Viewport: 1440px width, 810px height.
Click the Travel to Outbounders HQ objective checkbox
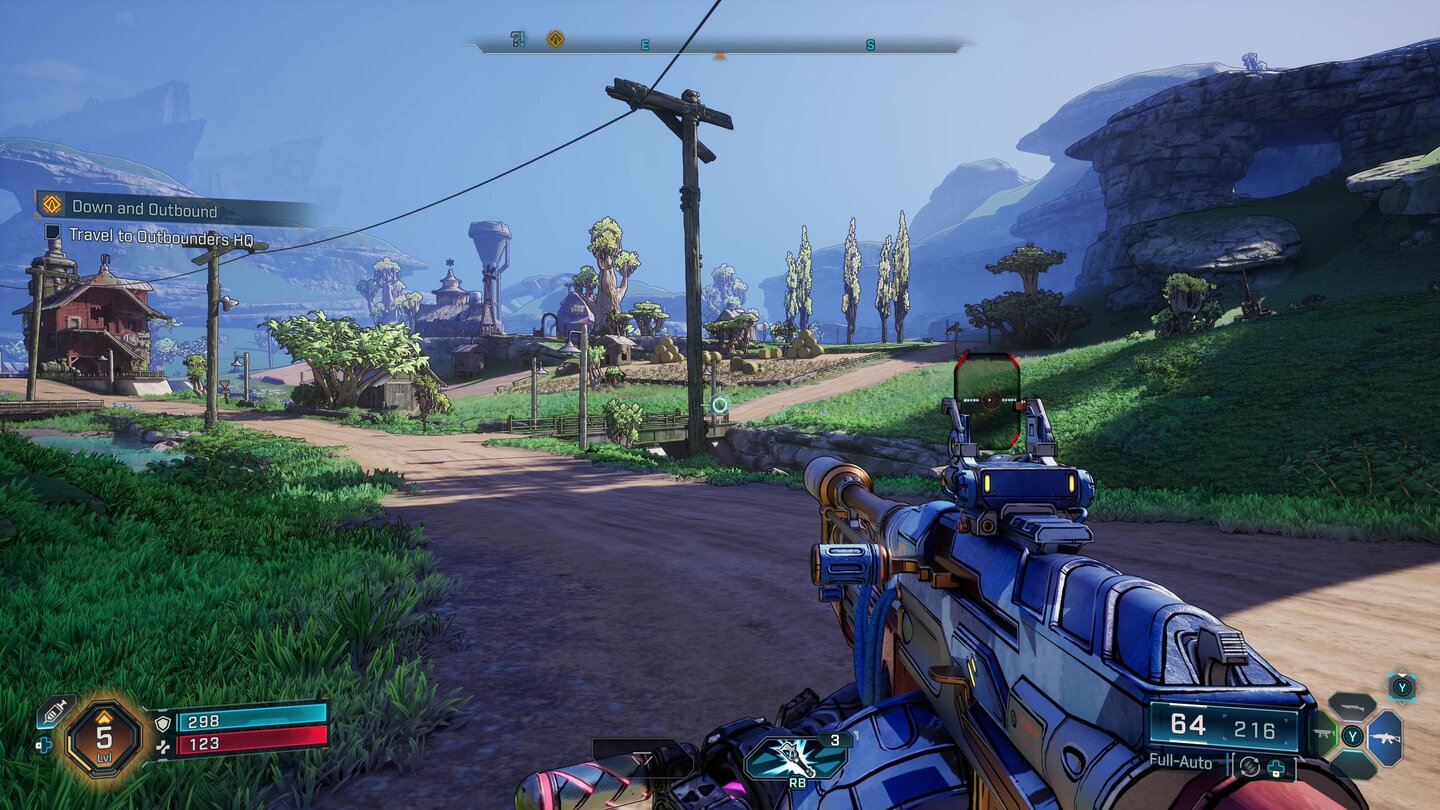click(53, 232)
